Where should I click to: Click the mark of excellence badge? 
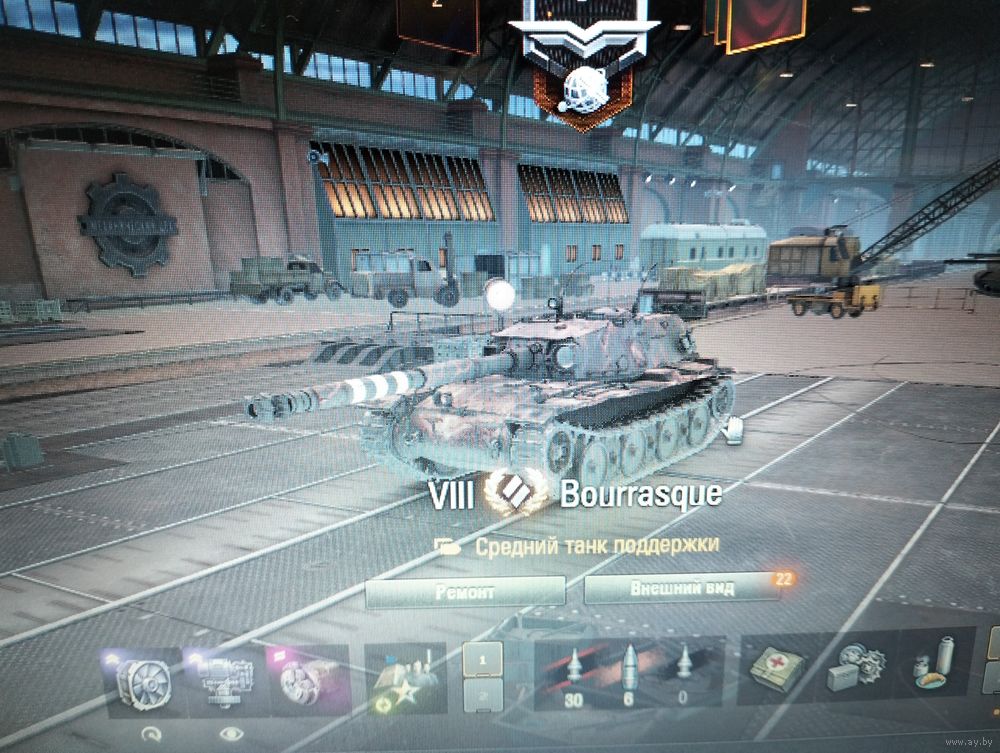[x=515, y=493]
